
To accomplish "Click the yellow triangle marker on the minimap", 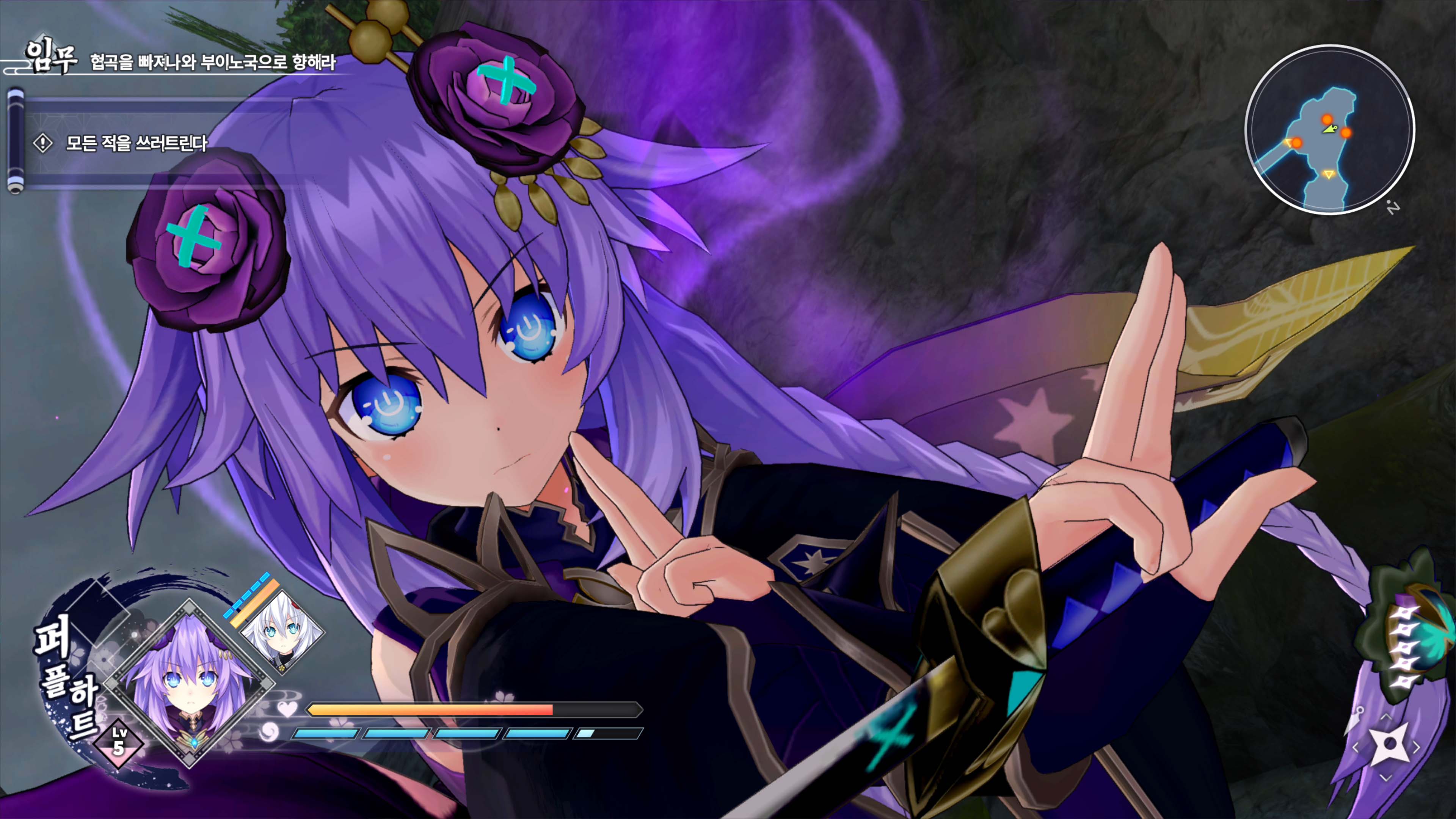I will (1329, 175).
